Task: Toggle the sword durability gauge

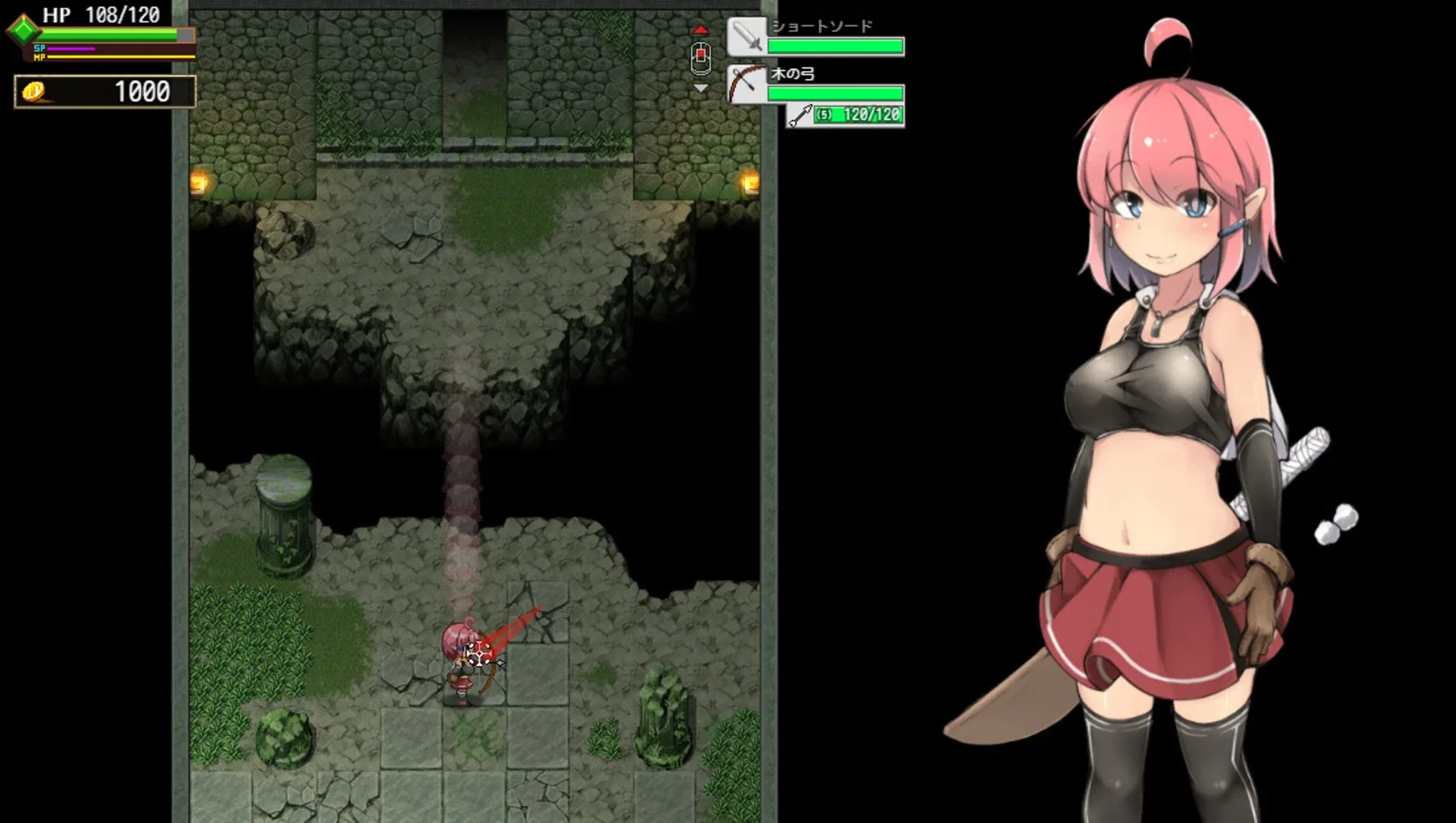Action: pos(837,47)
